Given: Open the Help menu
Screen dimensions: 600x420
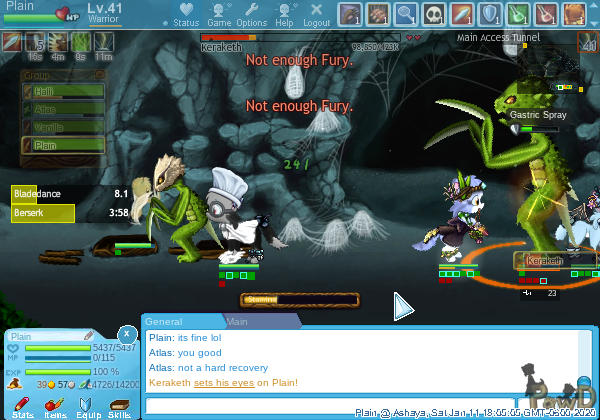Looking at the screenshot, I should tap(284, 14).
